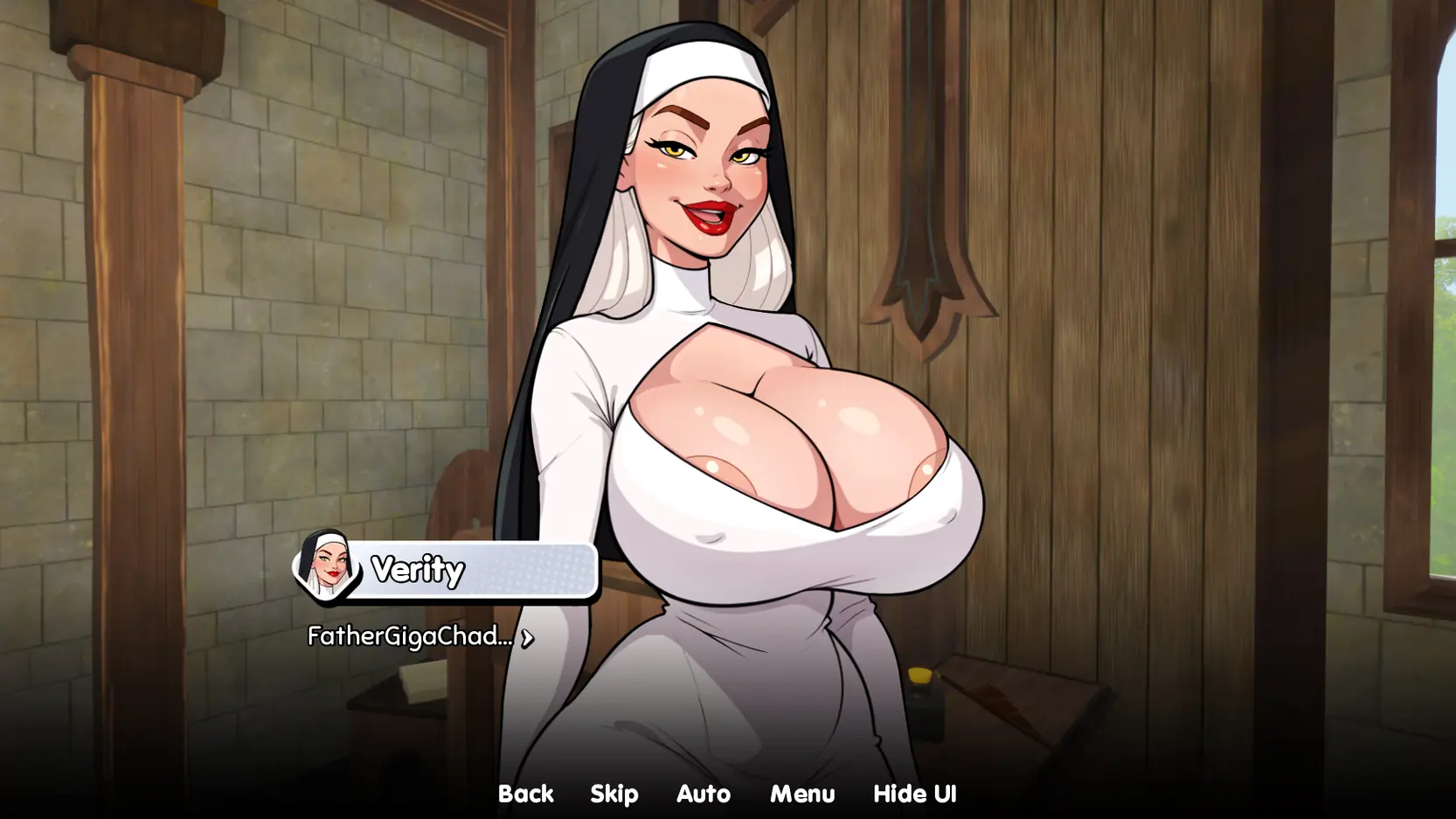
Task: Go back to the previous dialogue line
Action: point(525,794)
